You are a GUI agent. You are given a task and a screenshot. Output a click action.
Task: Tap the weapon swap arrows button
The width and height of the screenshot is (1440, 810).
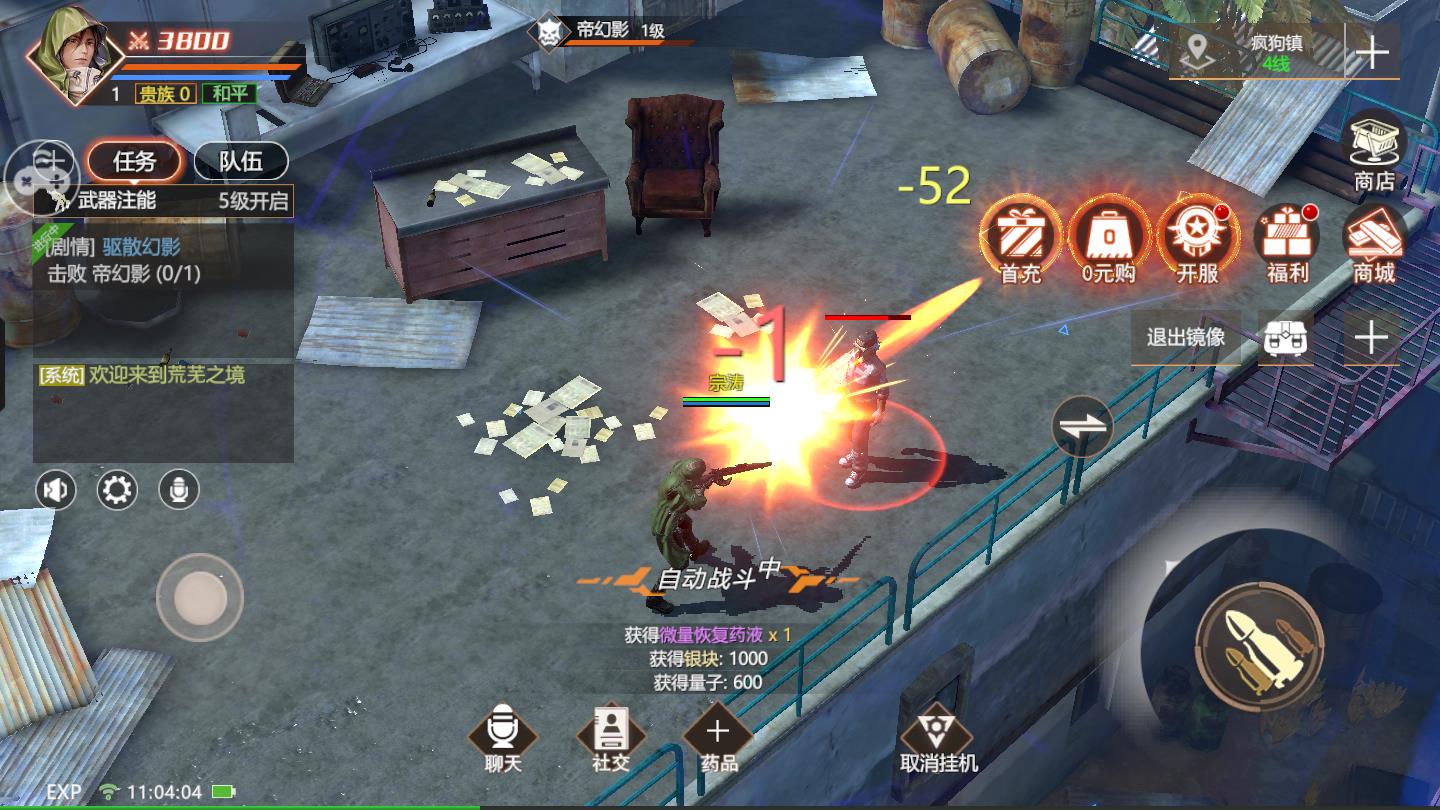(1082, 426)
